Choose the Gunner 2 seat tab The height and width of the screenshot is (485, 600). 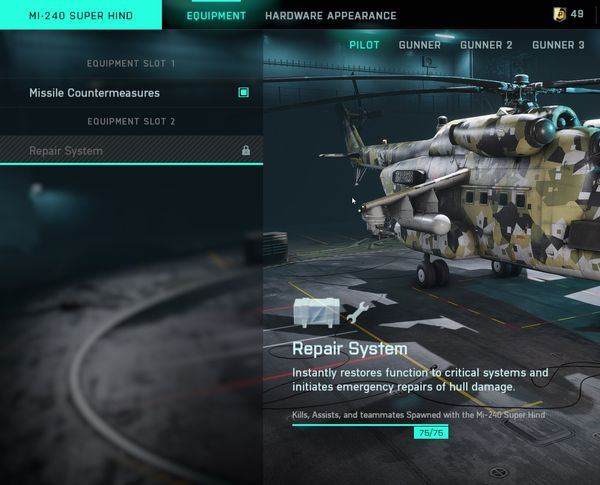point(486,45)
